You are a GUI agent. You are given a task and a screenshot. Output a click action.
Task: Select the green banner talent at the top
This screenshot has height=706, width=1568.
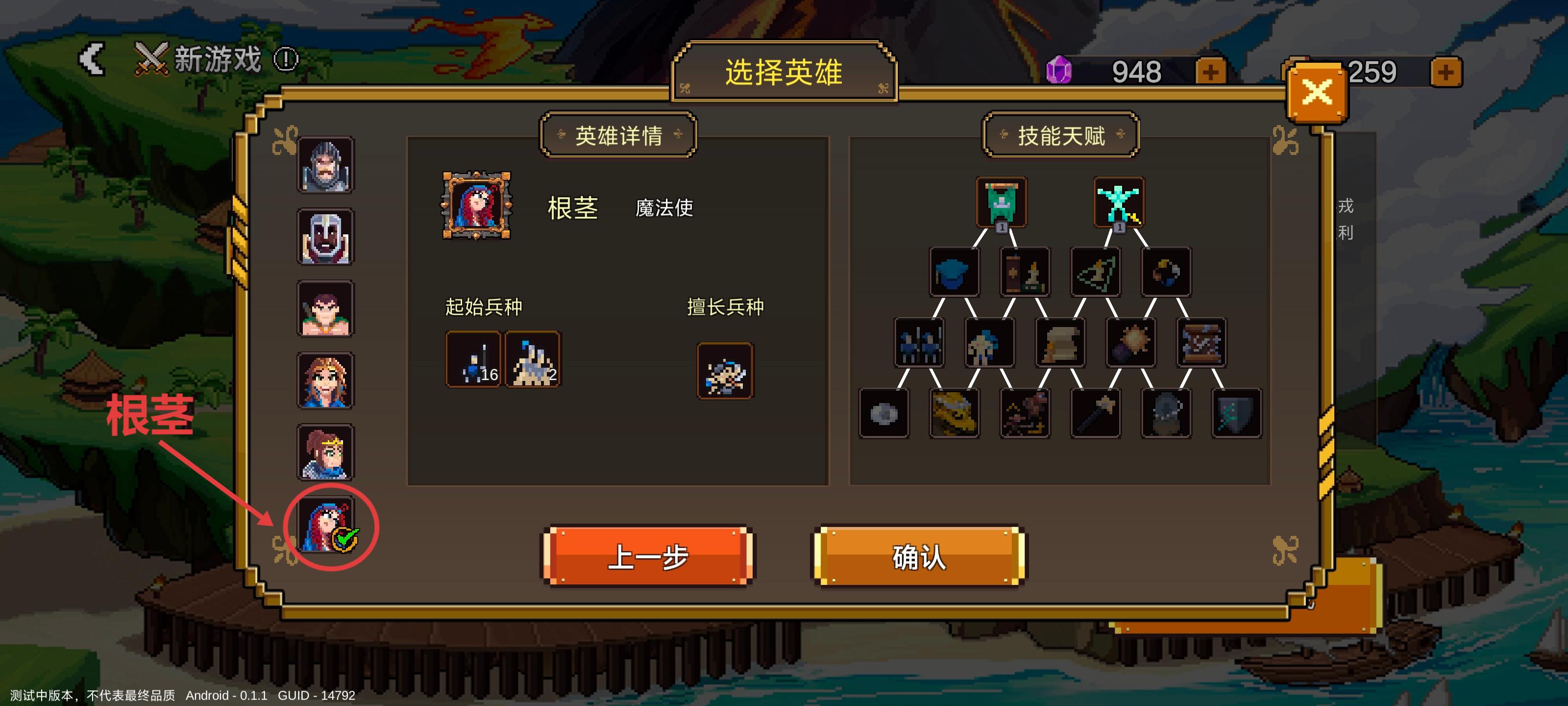click(x=1001, y=203)
